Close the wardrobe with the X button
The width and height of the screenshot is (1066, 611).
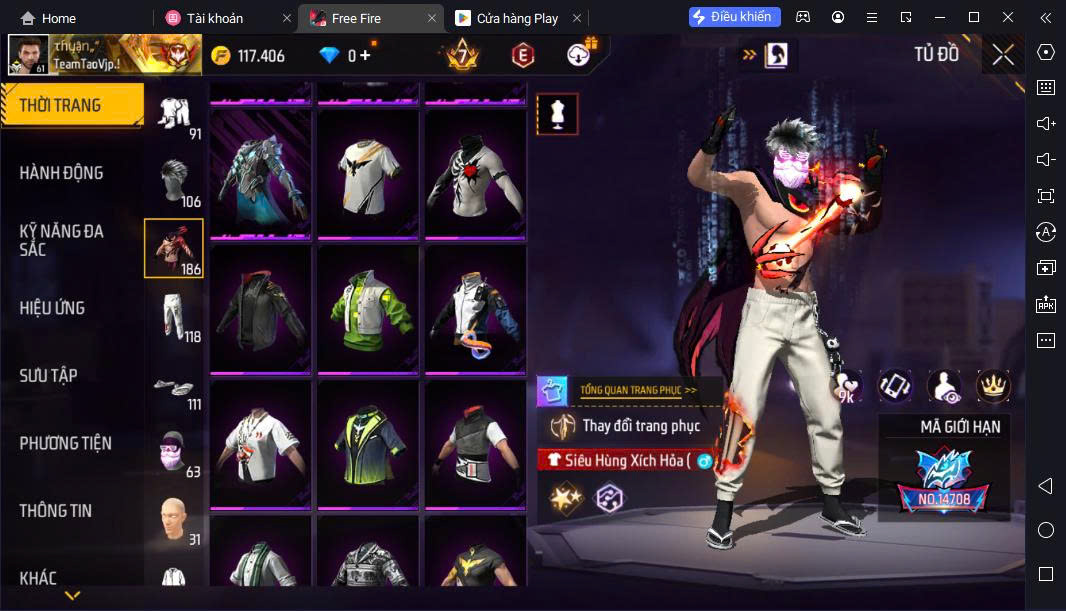tap(1003, 55)
